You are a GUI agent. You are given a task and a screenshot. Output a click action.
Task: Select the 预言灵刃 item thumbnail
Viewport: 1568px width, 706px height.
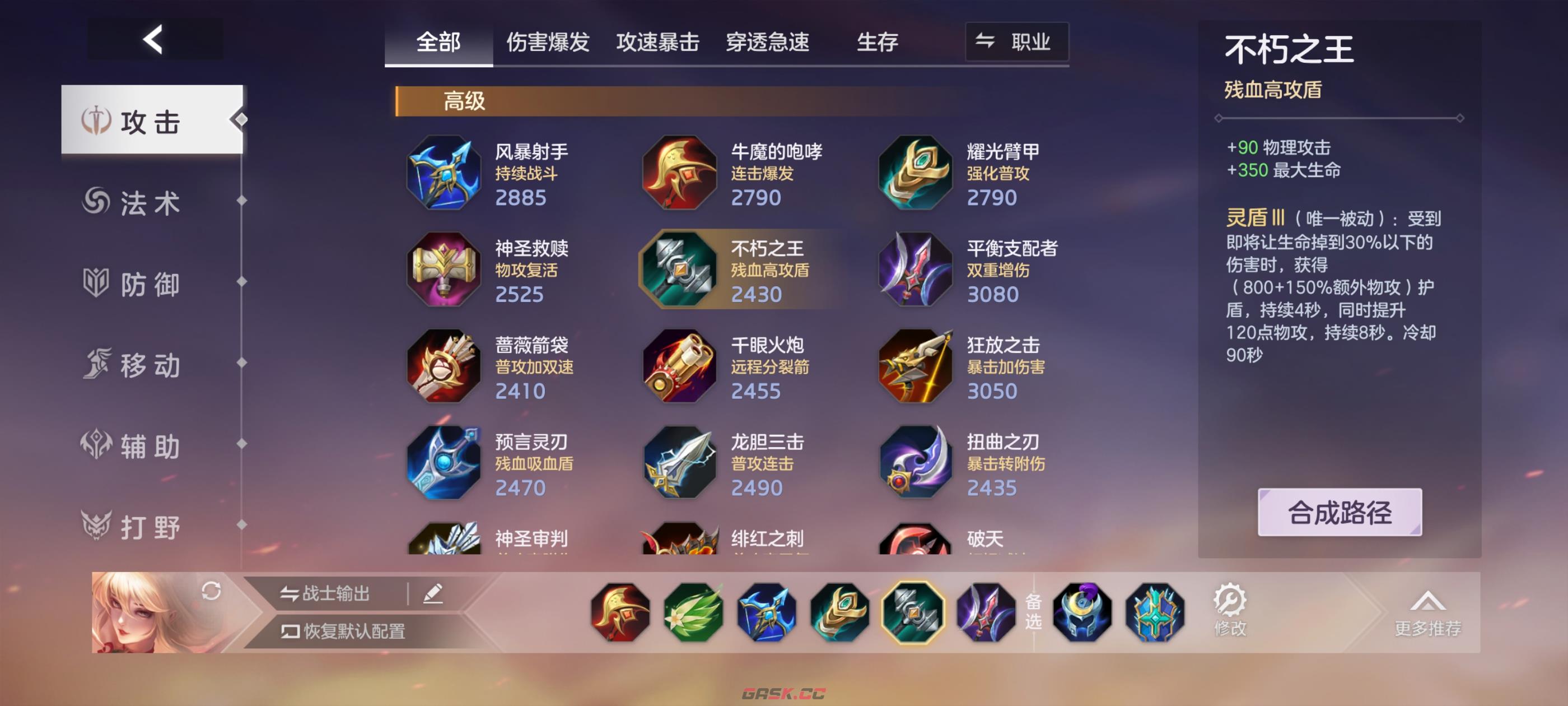[444, 463]
